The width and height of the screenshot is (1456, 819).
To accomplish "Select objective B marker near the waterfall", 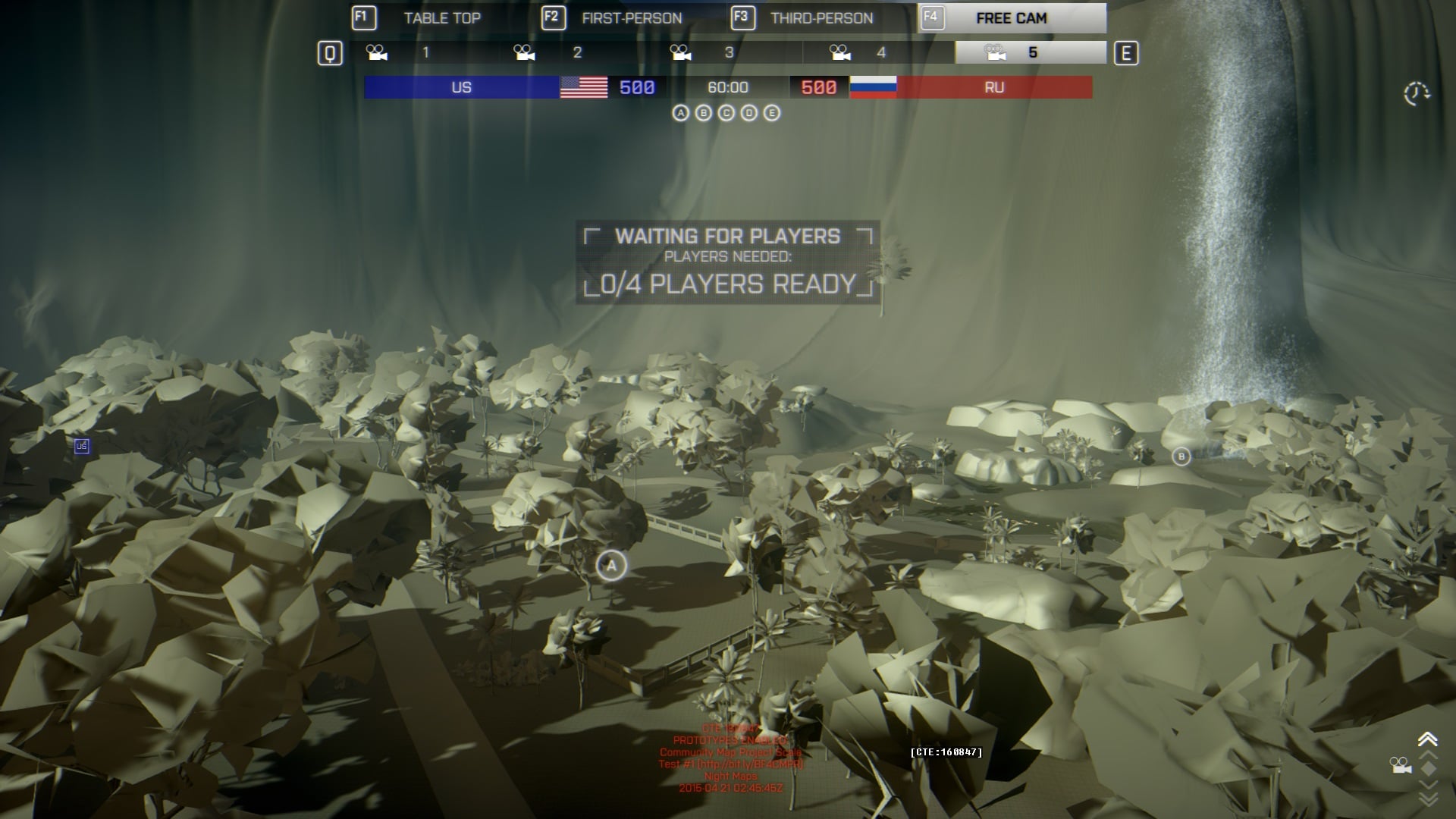I will tap(1181, 457).
